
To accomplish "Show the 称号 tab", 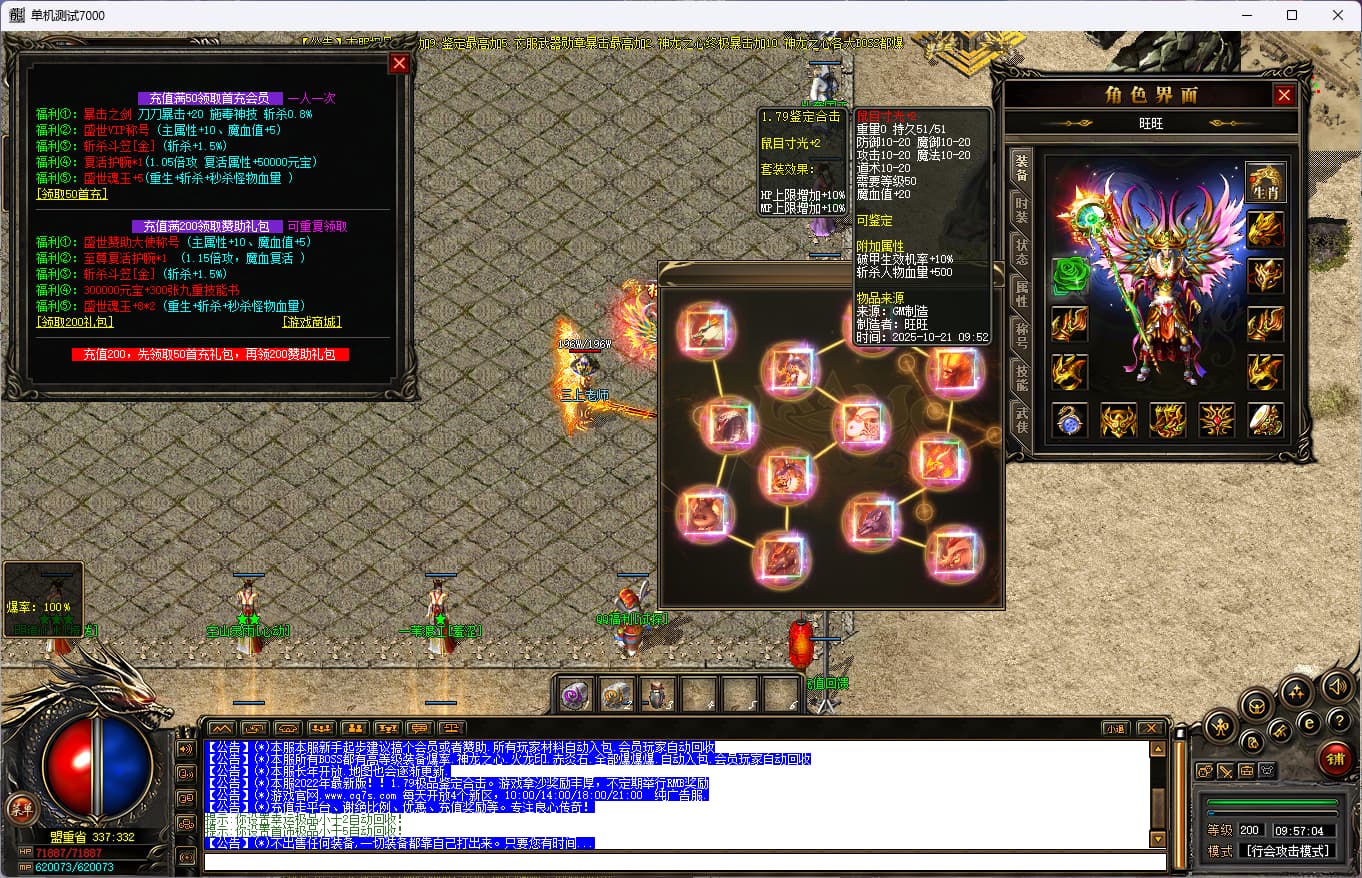I will pos(1021,335).
